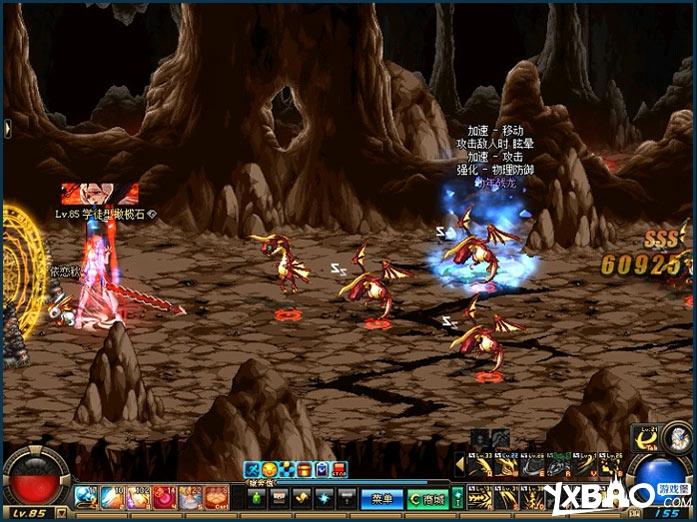Click the red STOP icon
697x522 pixels.
point(339,469)
